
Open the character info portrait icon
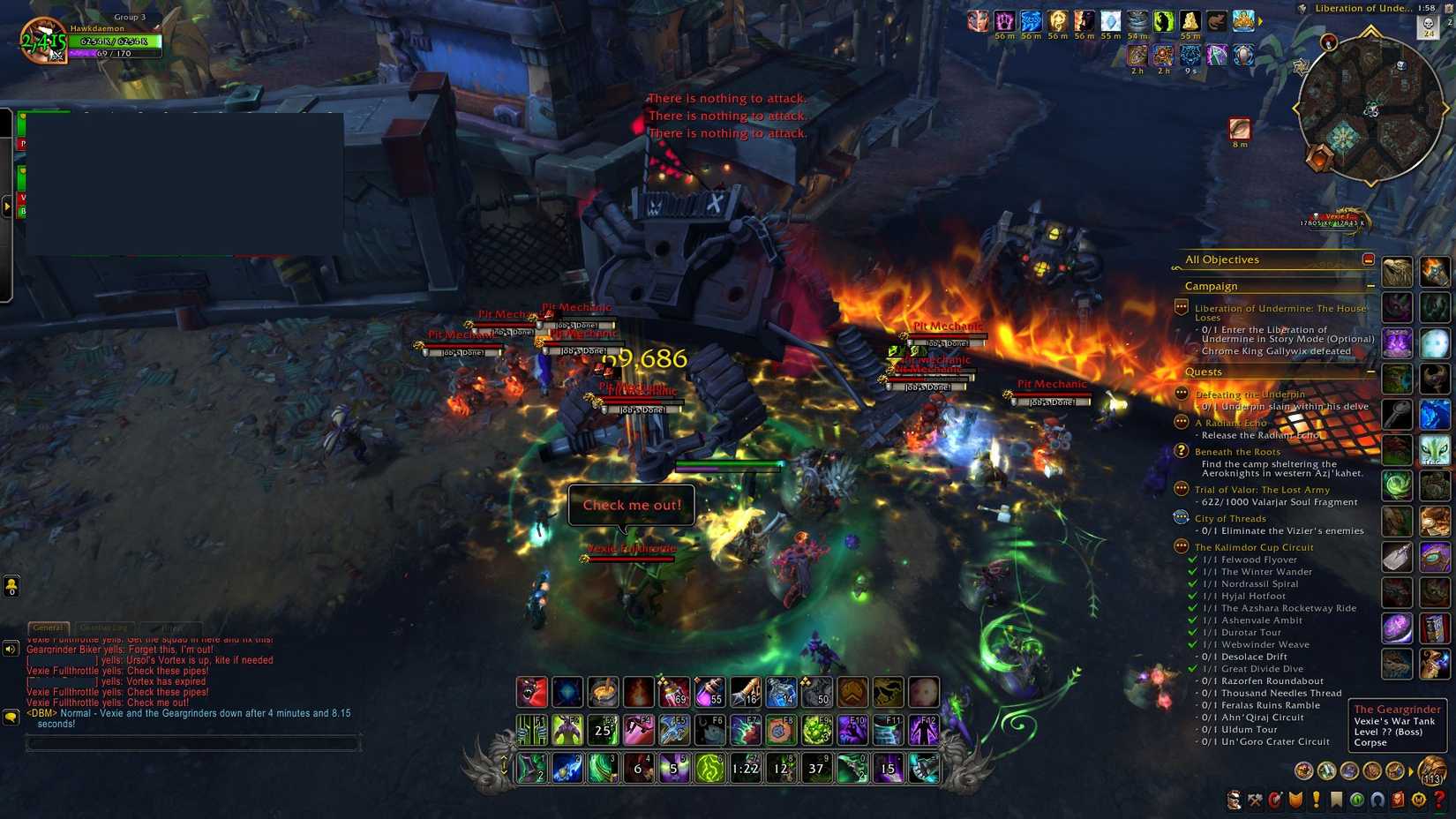tap(1234, 801)
